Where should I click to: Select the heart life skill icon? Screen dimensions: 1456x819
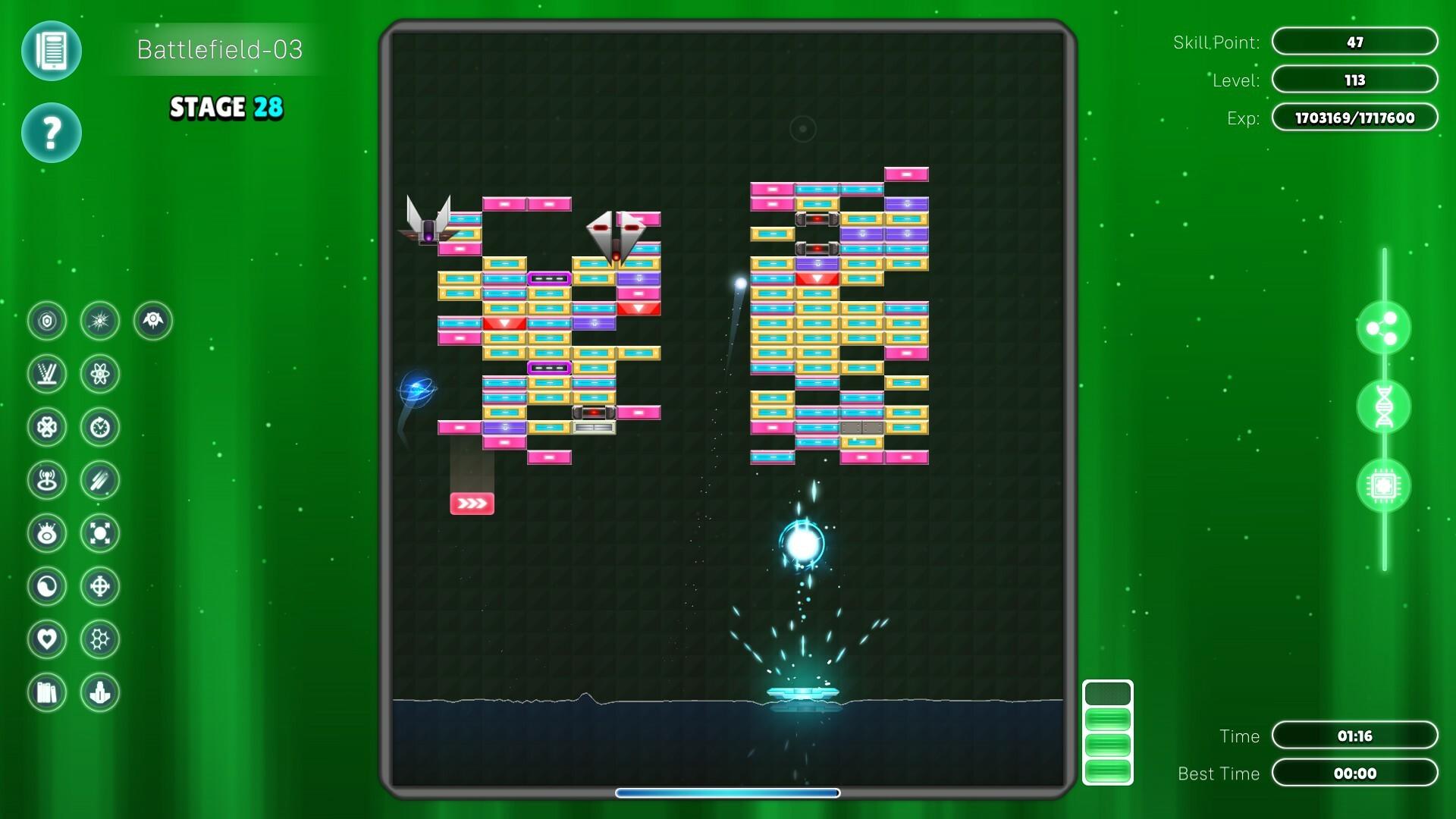(47, 639)
